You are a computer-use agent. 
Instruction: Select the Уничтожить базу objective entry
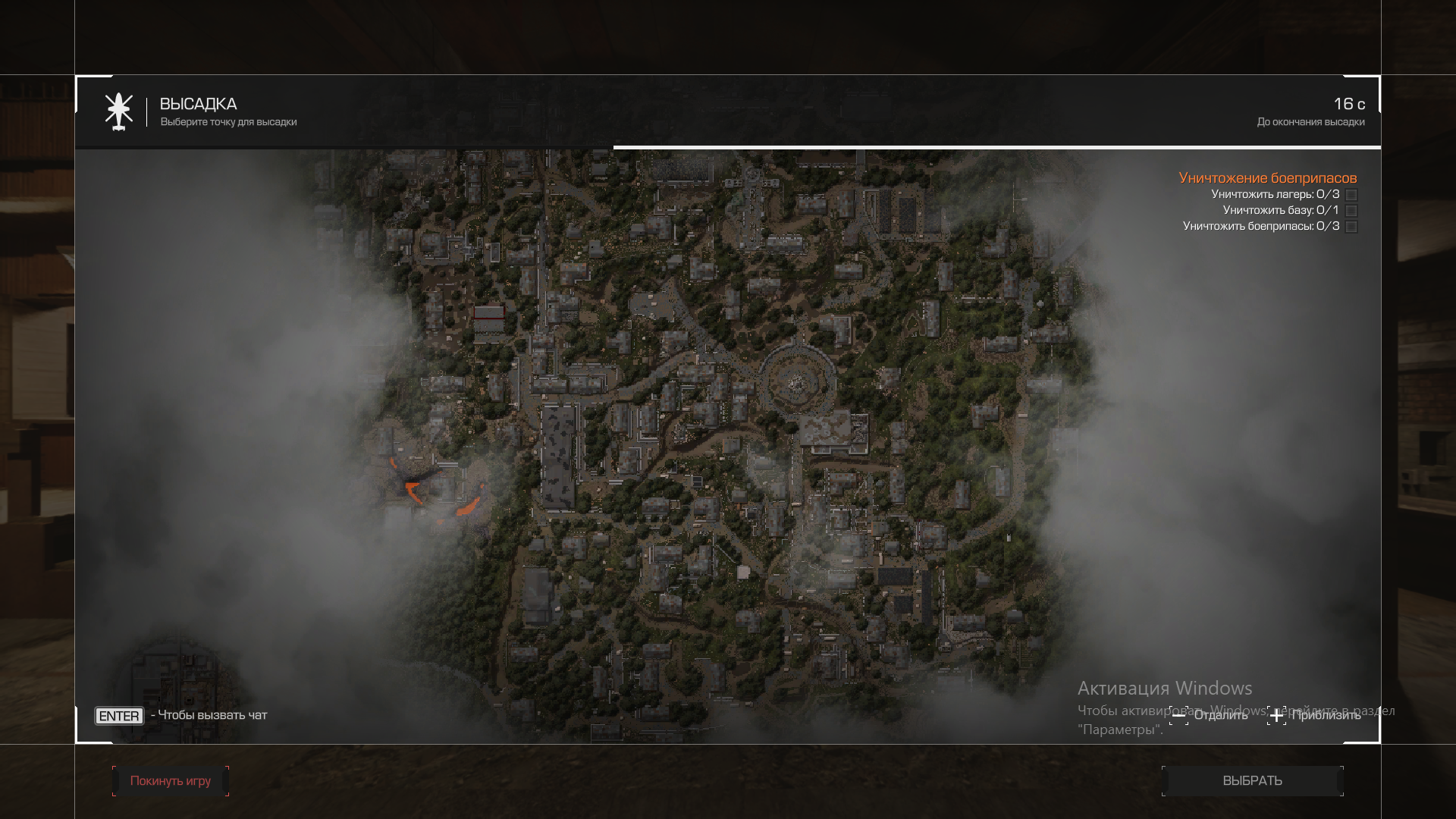pos(1280,210)
